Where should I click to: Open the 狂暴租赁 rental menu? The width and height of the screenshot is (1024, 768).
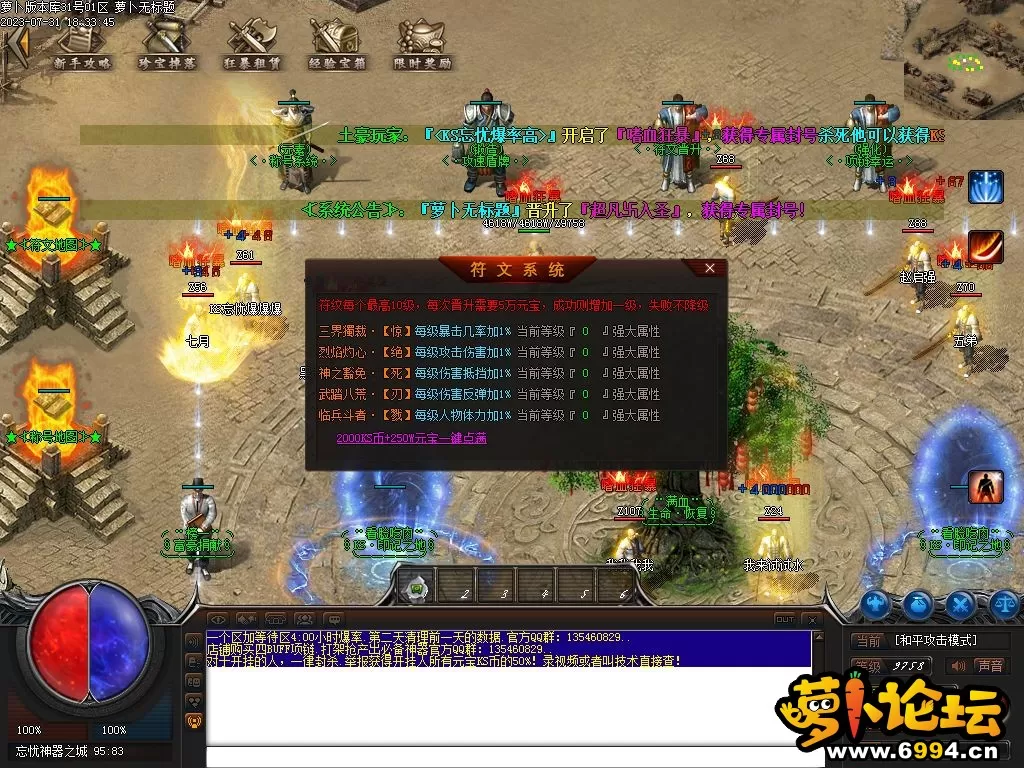tap(252, 44)
